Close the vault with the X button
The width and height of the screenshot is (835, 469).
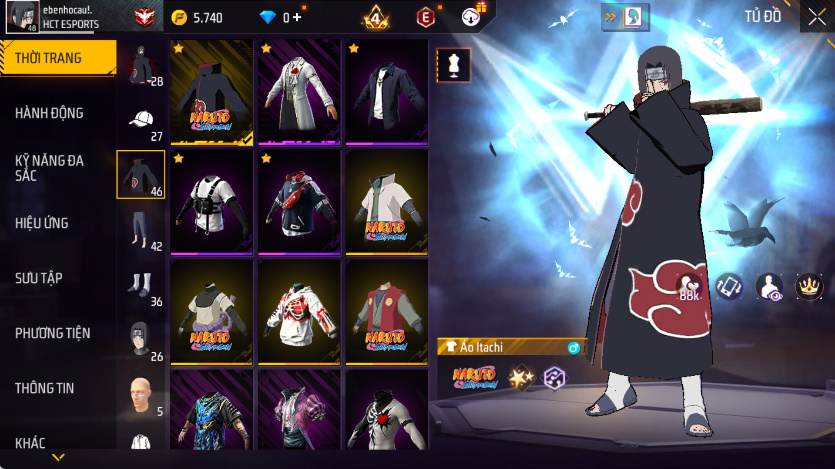(x=818, y=15)
